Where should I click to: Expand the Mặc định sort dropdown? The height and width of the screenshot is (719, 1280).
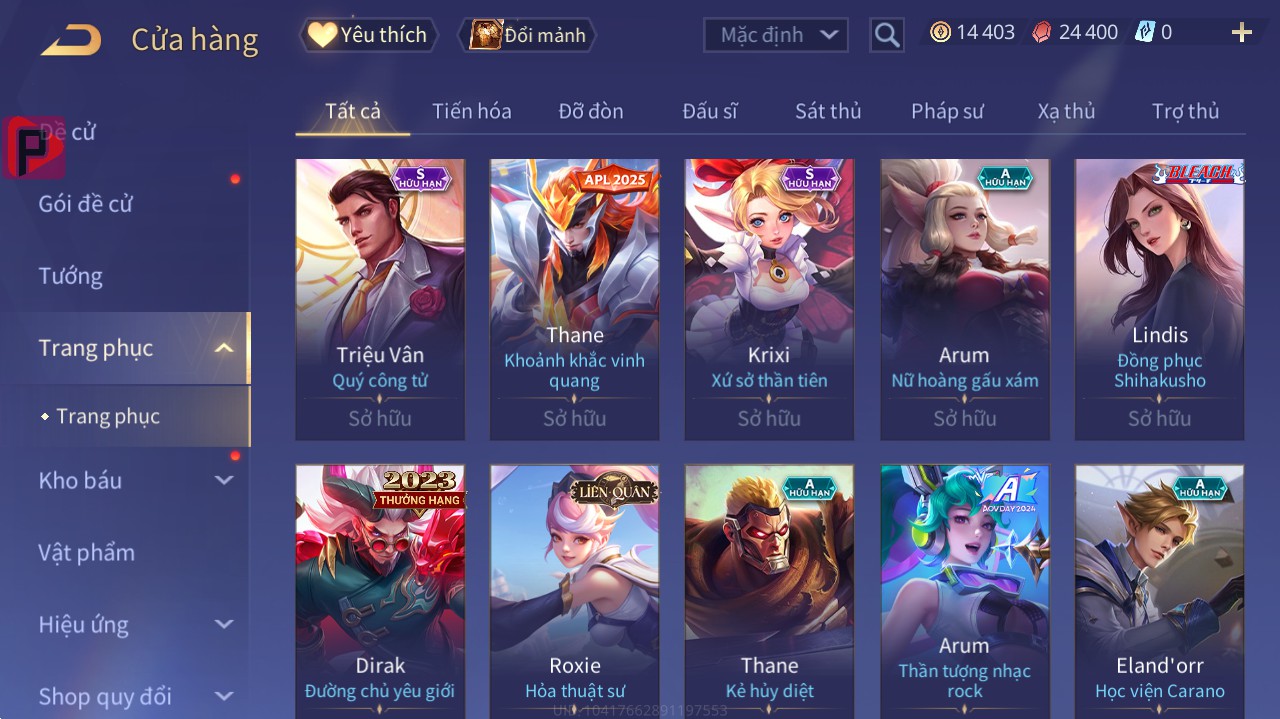coord(776,35)
